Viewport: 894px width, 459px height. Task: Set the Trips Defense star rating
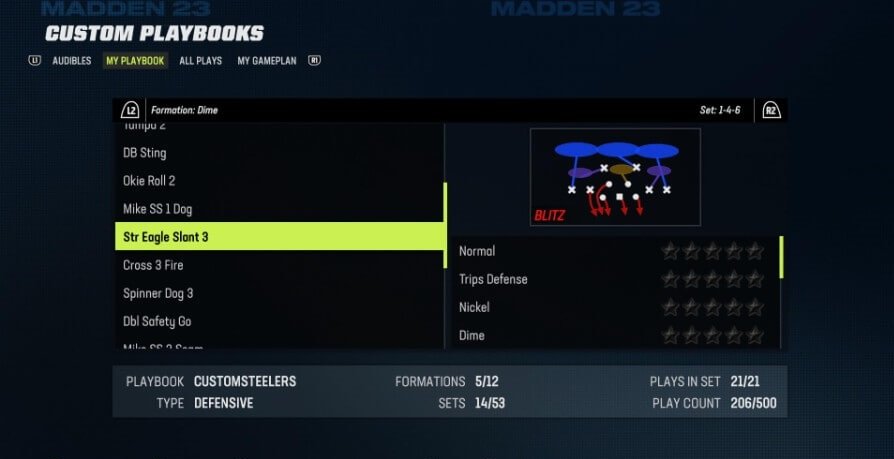(x=712, y=279)
